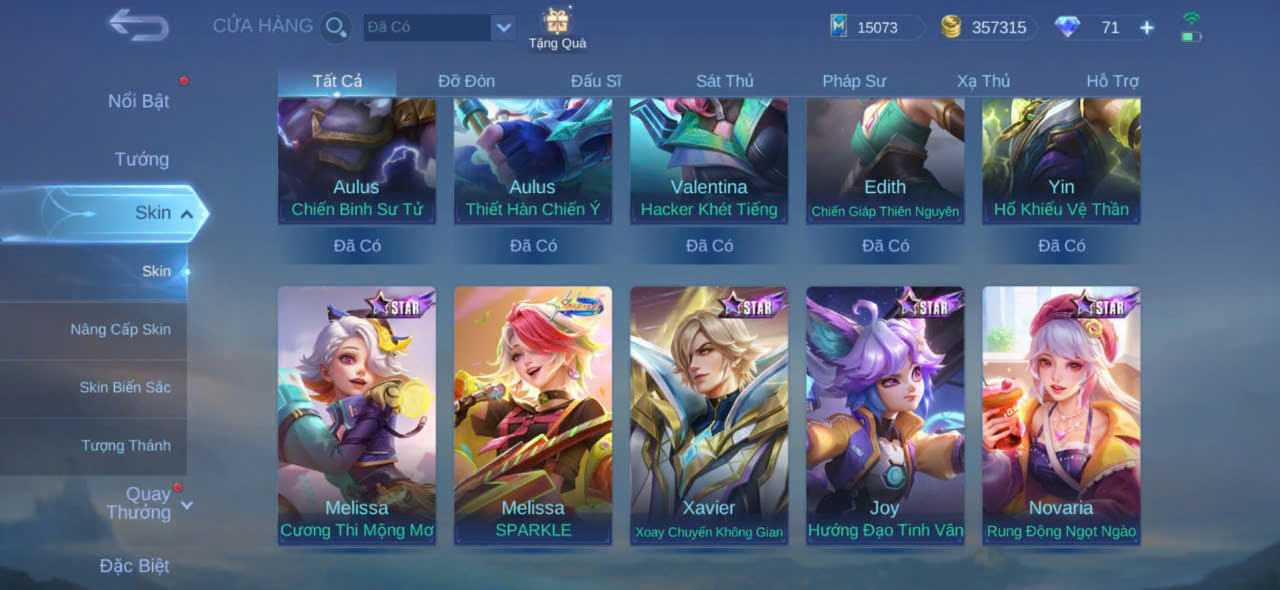Switch to the Đấu Sĩ tab
This screenshot has height=590, width=1280.
coord(596,81)
